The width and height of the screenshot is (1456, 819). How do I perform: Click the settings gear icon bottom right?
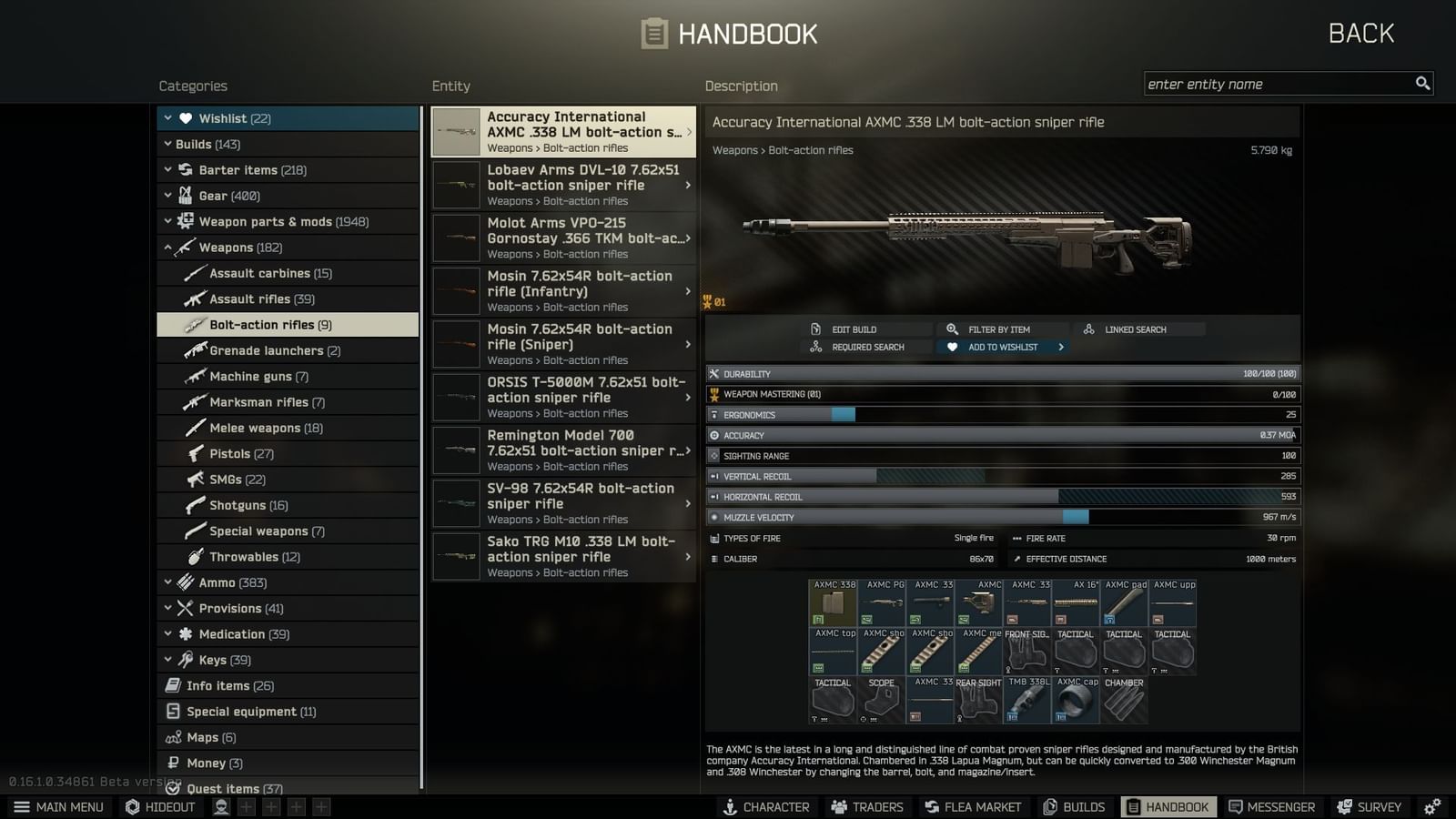(x=1433, y=806)
